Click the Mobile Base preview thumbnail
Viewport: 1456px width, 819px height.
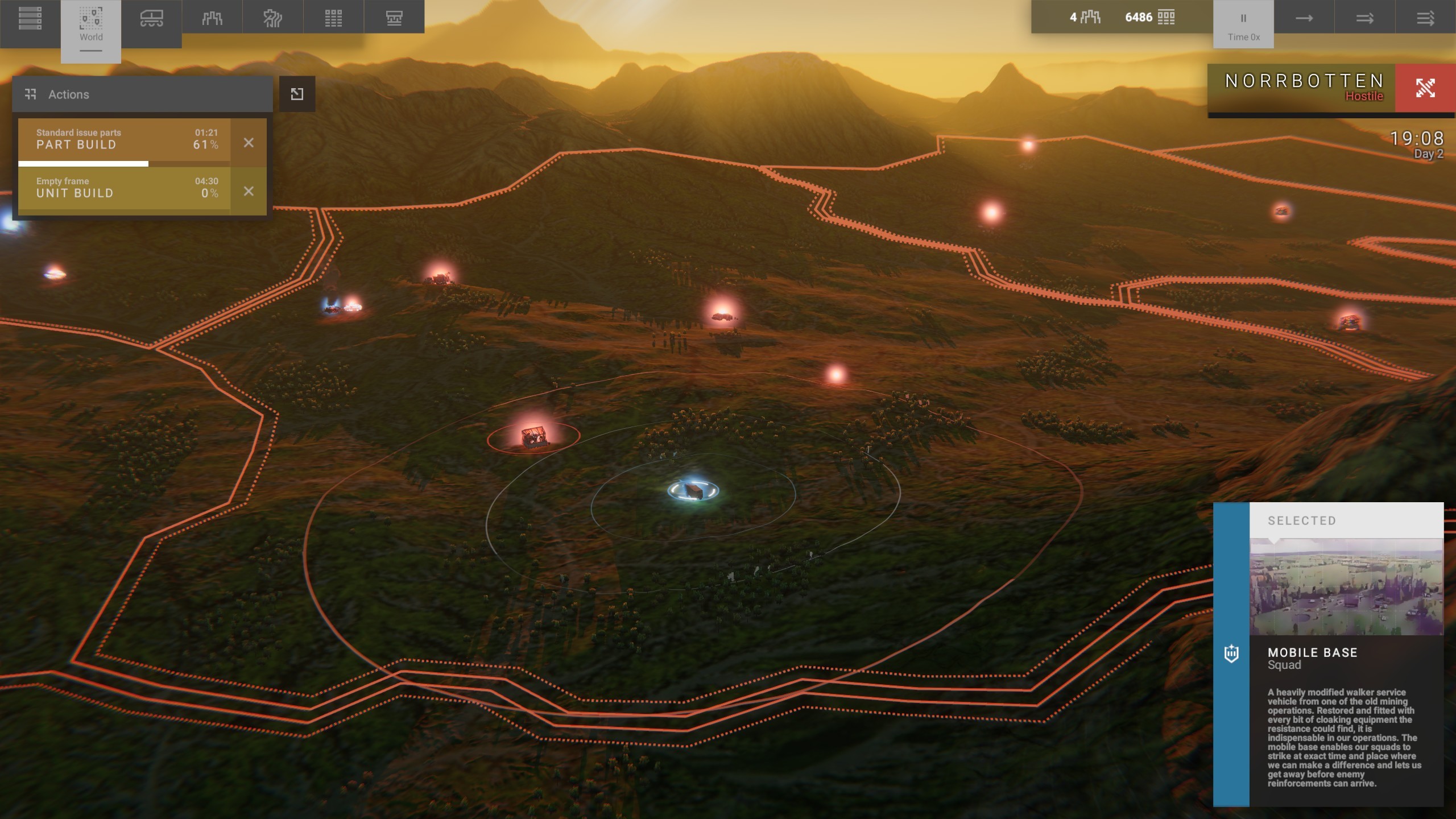click(x=1346, y=587)
